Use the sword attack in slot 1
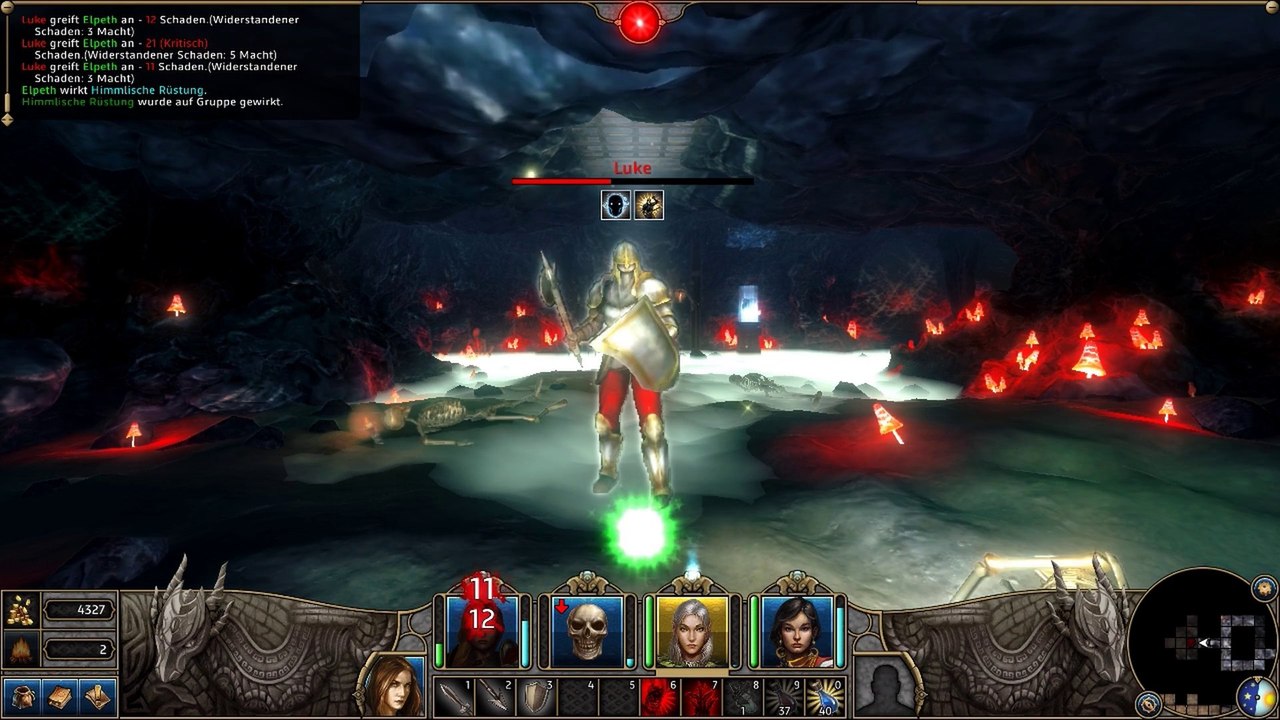This screenshot has width=1280, height=720. (x=453, y=697)
